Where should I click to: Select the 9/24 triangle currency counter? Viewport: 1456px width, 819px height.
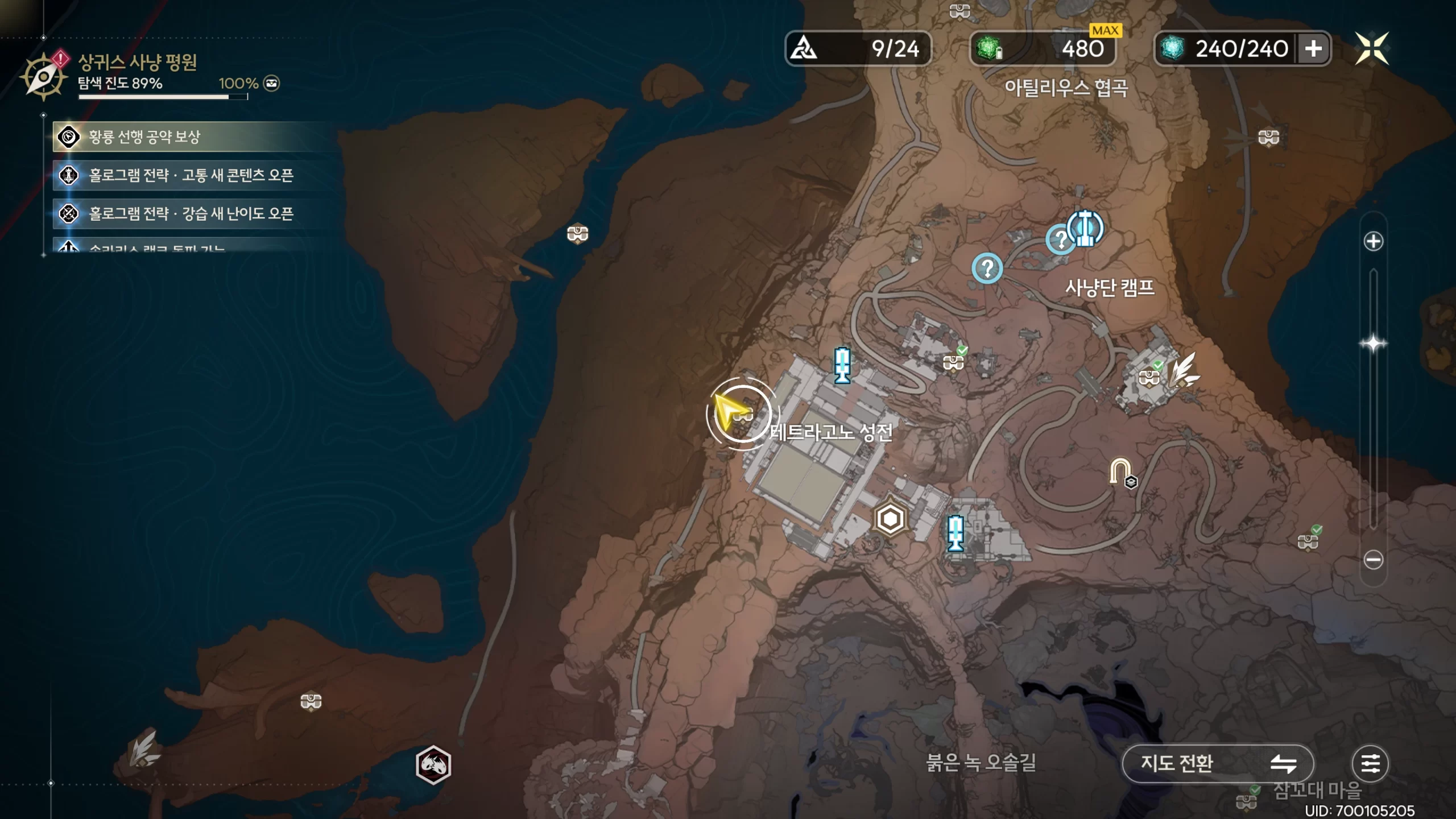click(858, 49)
